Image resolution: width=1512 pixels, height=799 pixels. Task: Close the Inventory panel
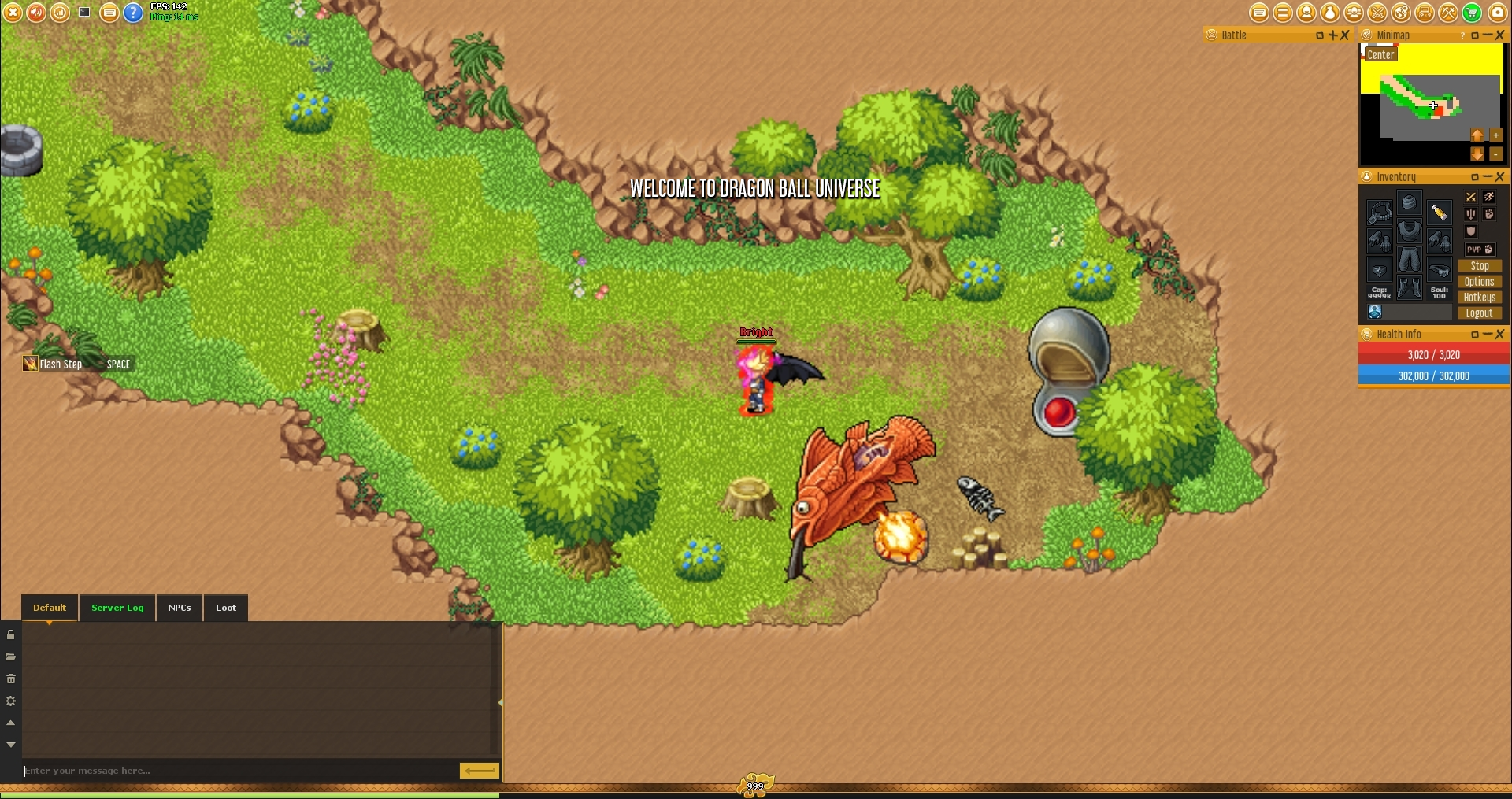[x=1500, y=177]
